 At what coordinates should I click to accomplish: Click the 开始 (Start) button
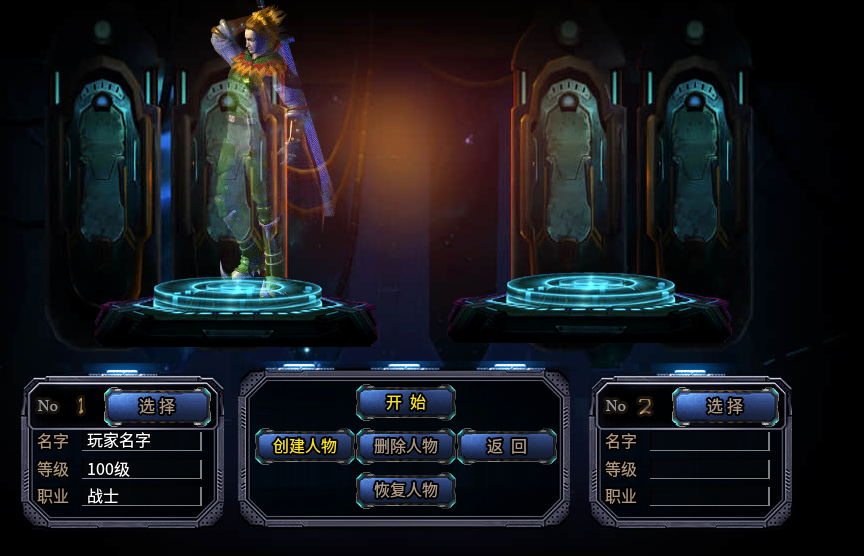(x=405, y=403)
